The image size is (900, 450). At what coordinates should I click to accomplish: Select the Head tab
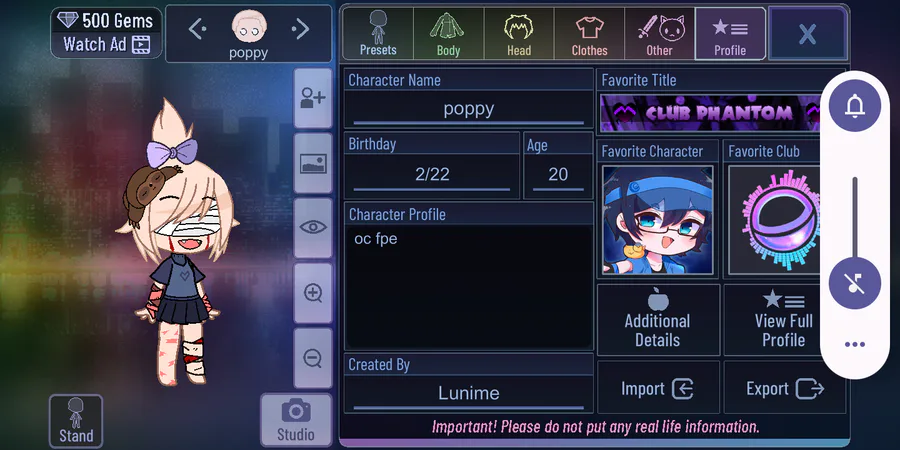point(518,33)
